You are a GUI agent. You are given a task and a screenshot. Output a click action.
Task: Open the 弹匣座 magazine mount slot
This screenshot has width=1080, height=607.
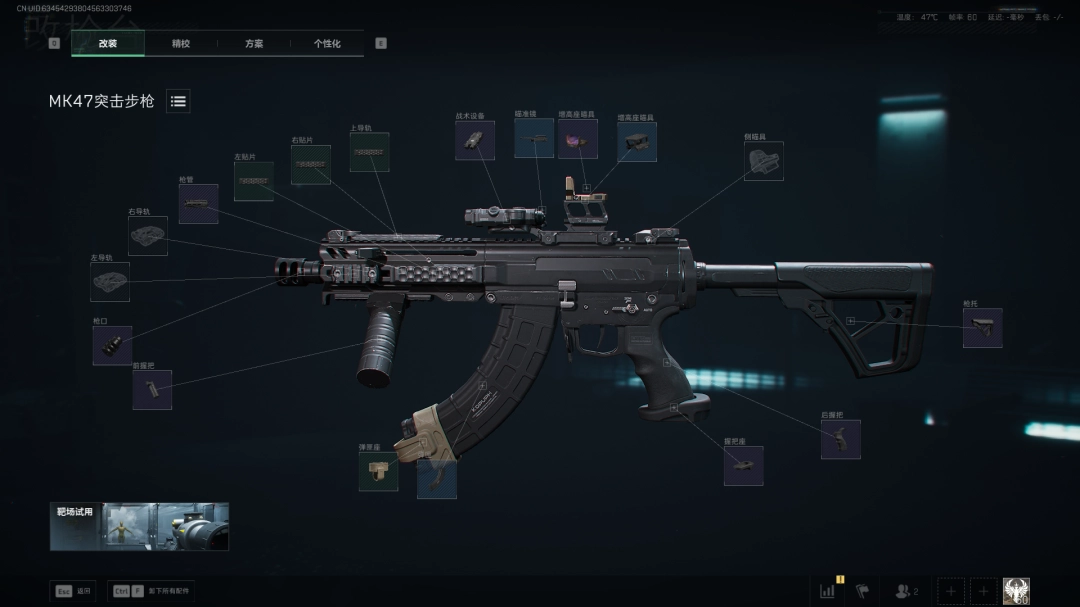click(378, 471)
